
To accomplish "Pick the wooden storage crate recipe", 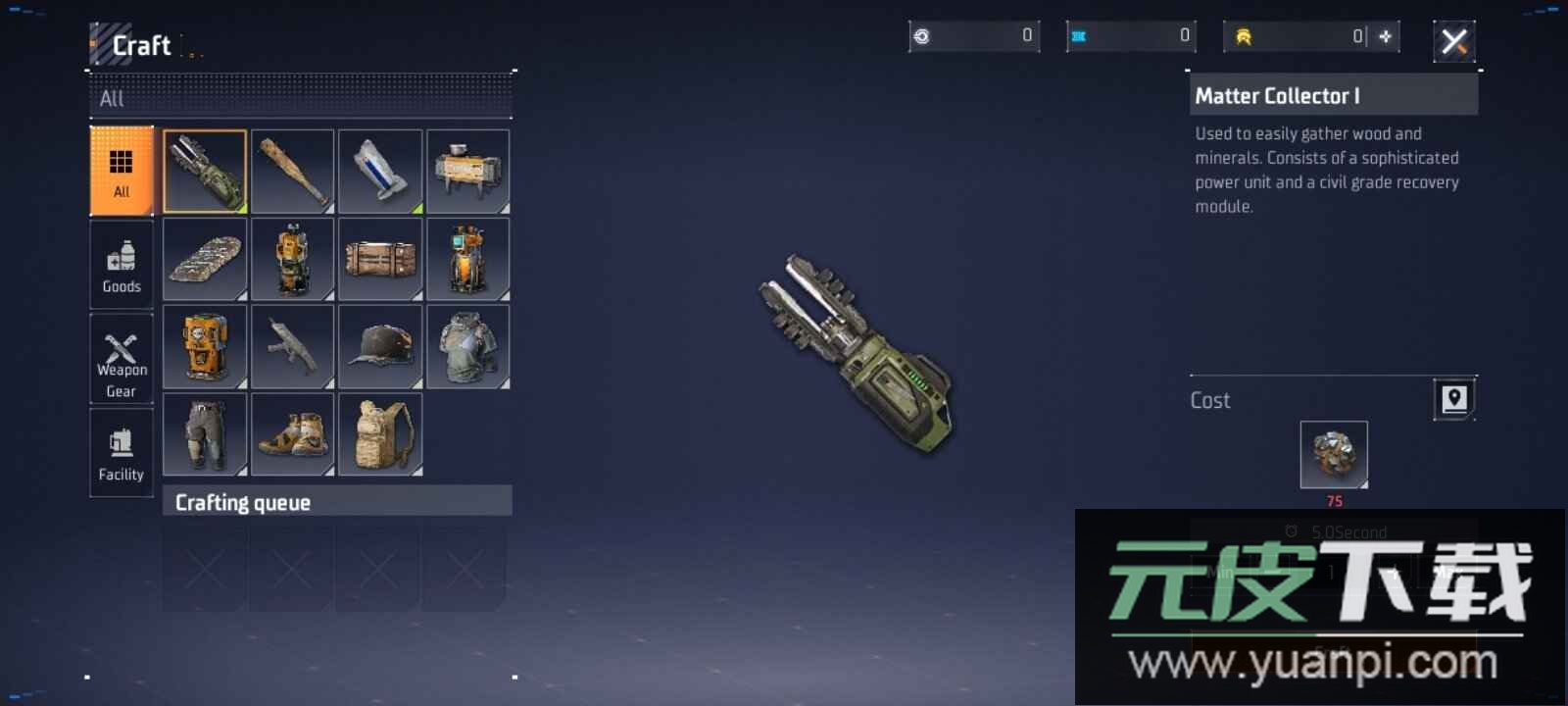I will (380, 259).
